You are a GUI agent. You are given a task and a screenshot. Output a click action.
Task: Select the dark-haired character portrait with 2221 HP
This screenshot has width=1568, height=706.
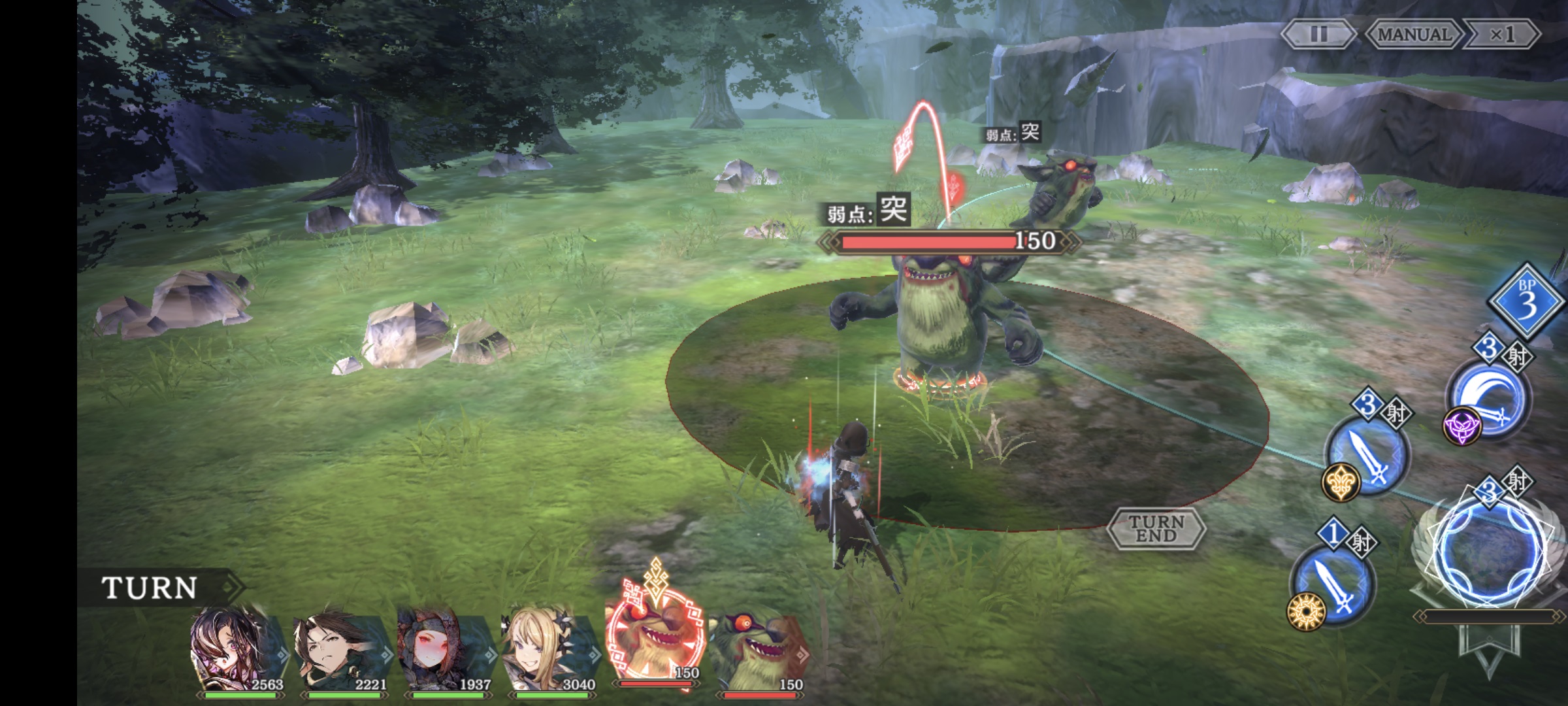(341, 650)
